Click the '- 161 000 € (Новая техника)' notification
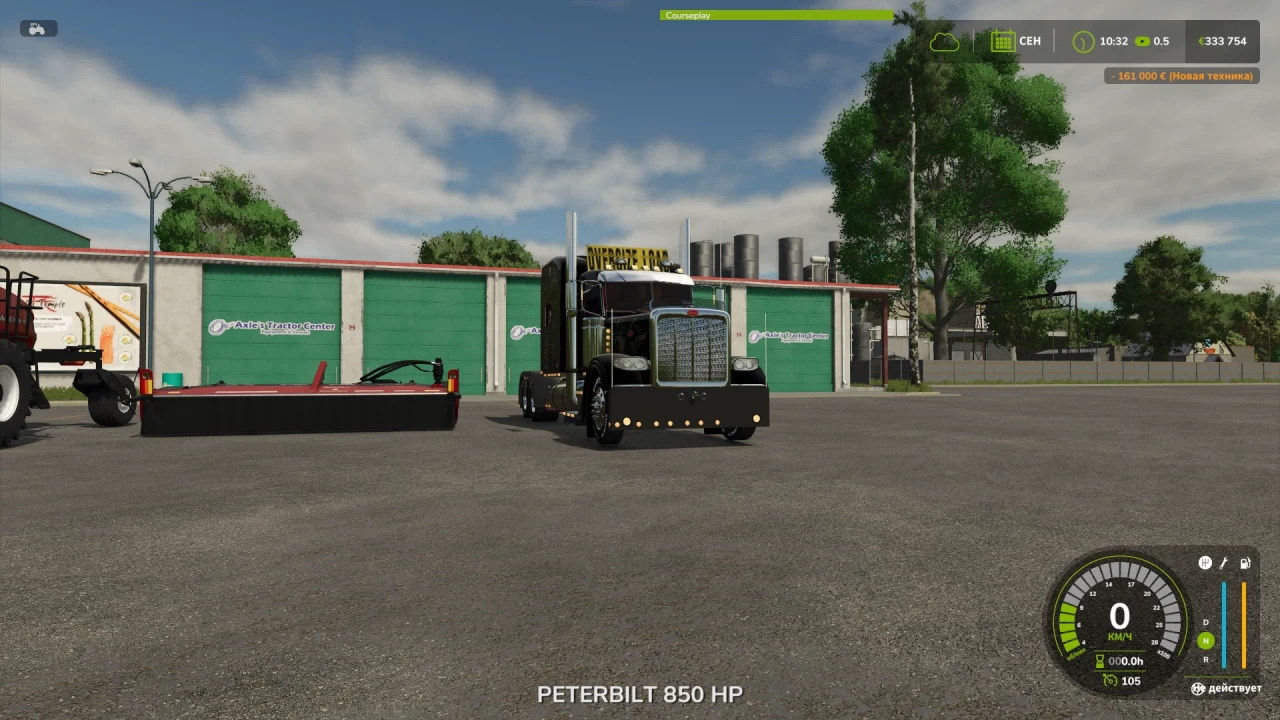The image size is (1280, 720). click(x=1180, y=75)
